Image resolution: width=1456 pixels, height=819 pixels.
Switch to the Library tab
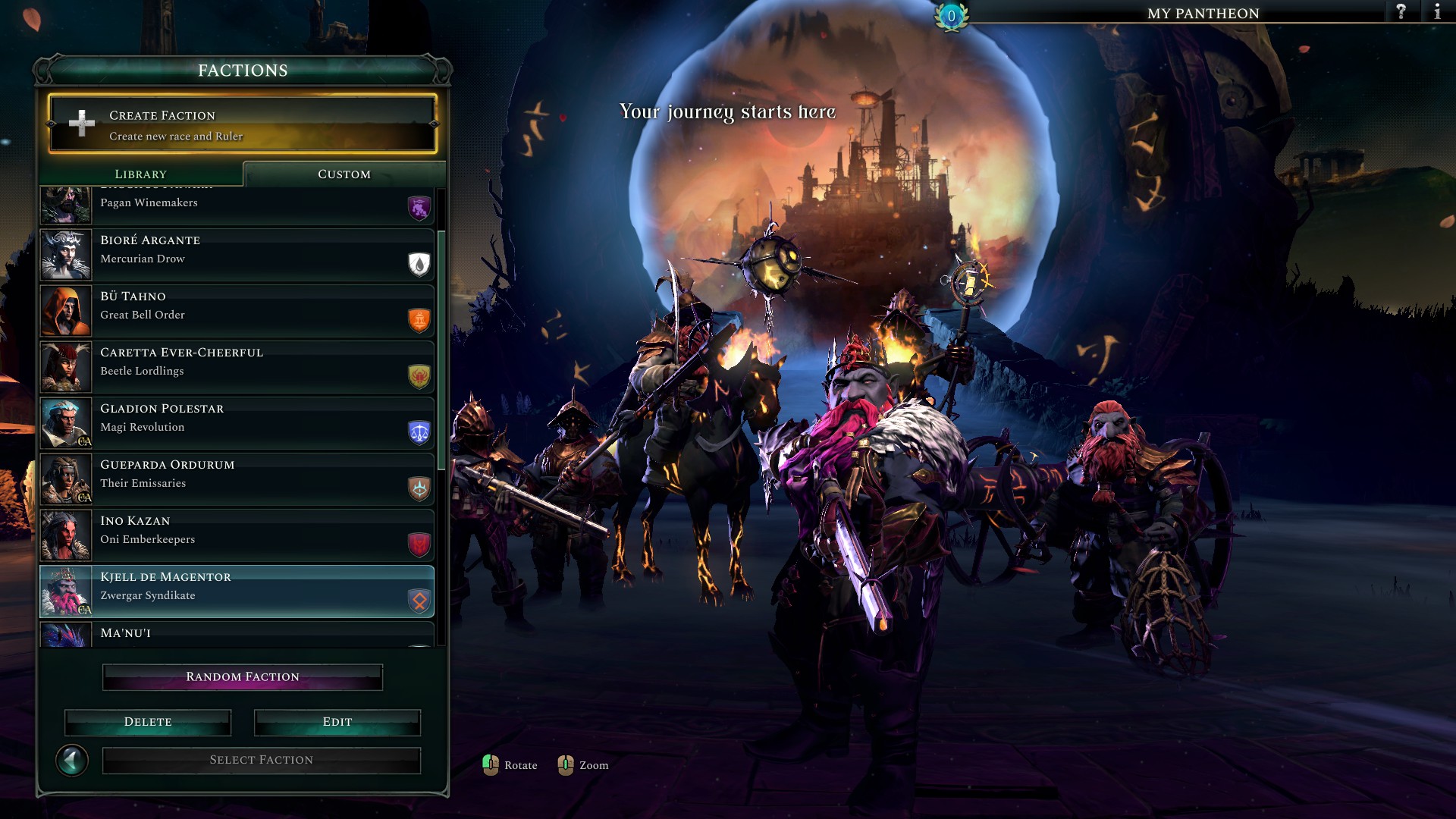(141, 174)
